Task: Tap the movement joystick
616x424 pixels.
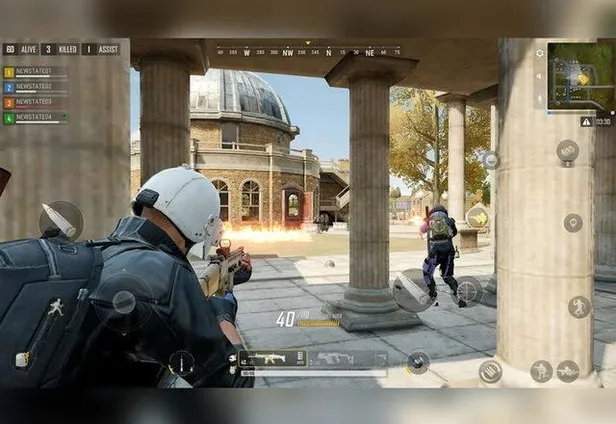Action: (124, 301)
